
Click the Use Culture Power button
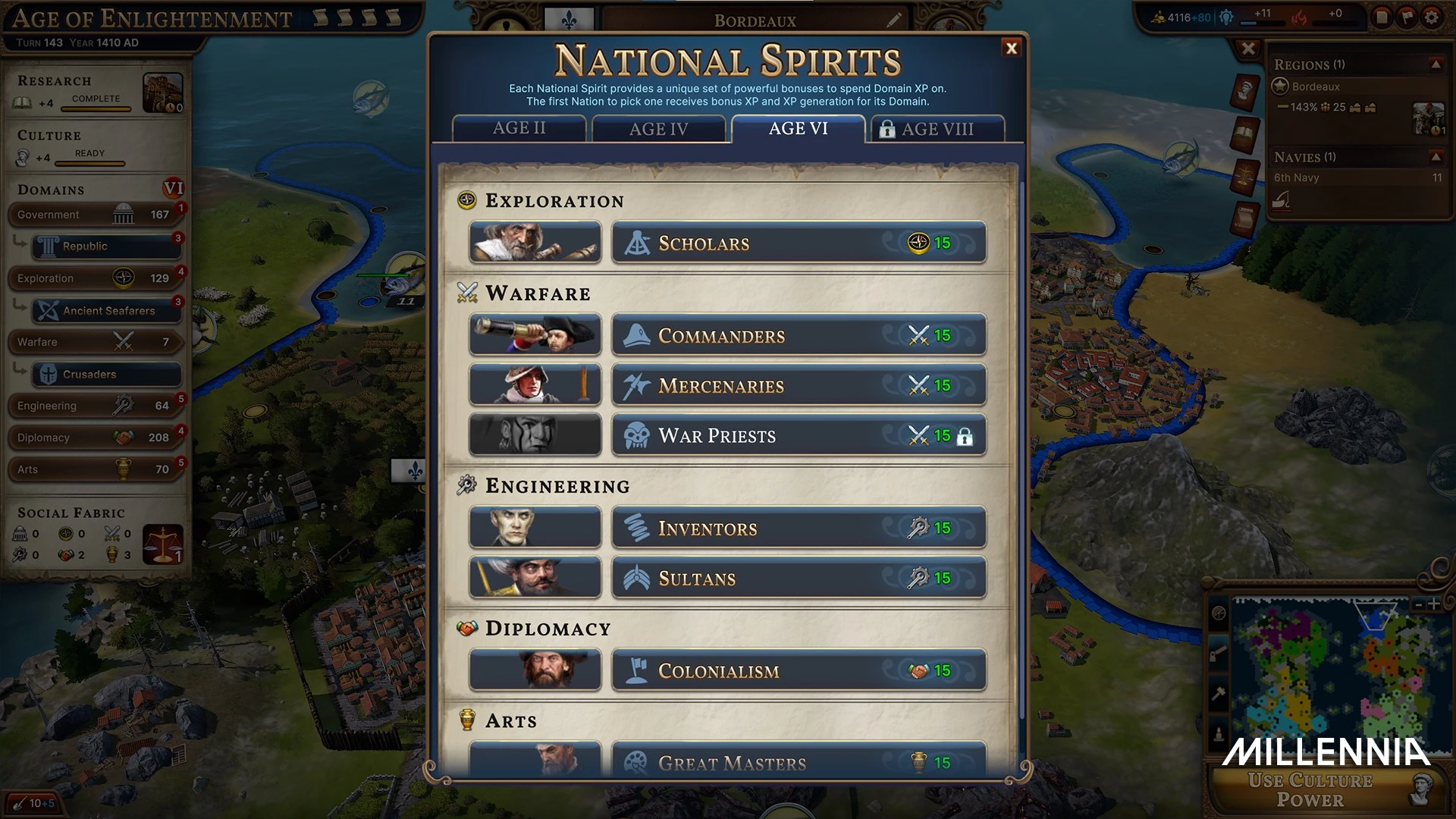(1310, 790)
